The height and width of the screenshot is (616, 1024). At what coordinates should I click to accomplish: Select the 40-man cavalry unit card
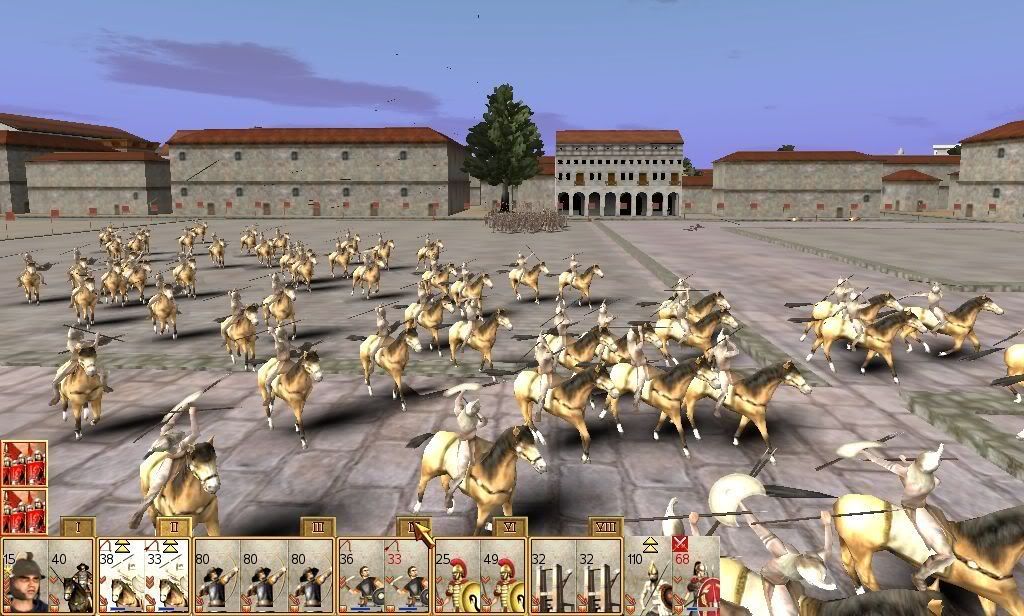click(x=72, y=577)
